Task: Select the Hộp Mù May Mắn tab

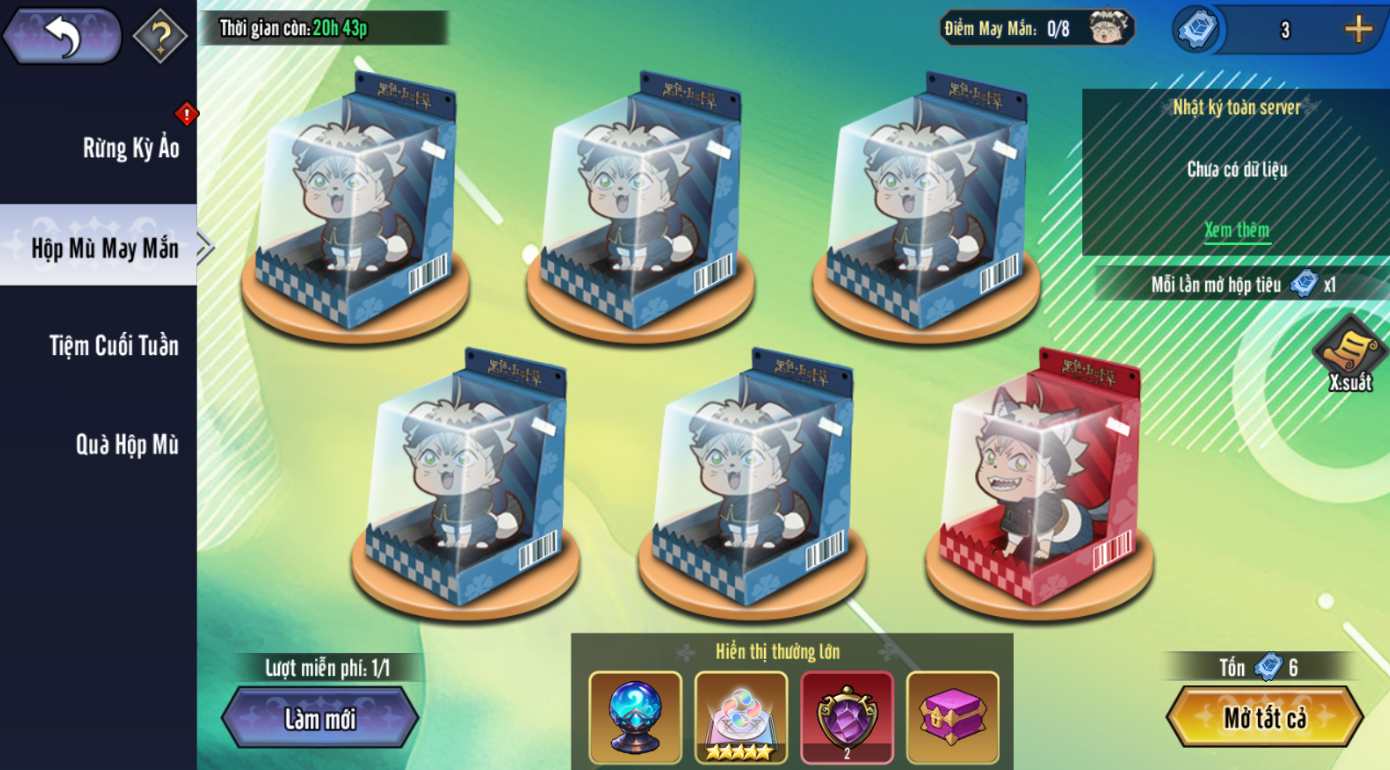Action: [104, 247]
